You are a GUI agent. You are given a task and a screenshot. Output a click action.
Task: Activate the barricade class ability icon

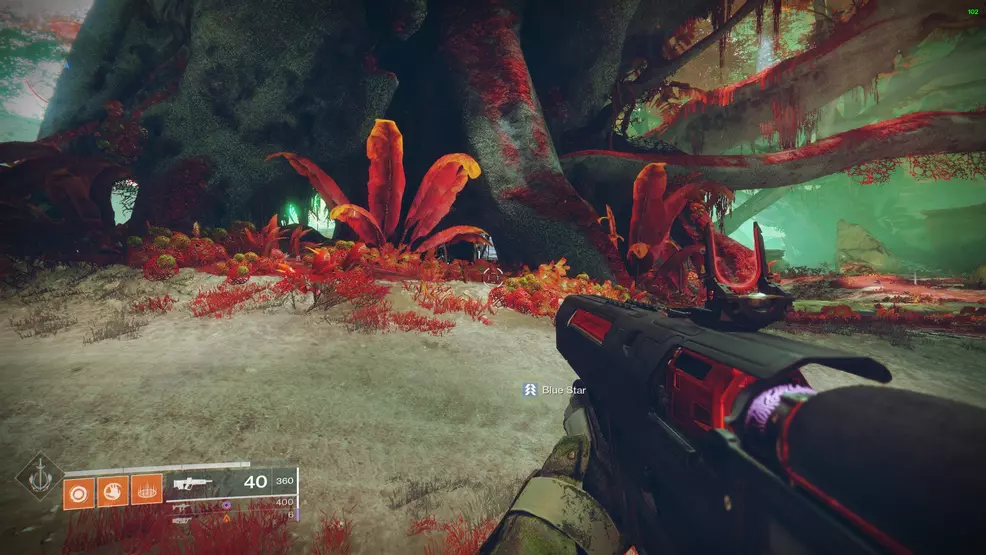point(146,492)
